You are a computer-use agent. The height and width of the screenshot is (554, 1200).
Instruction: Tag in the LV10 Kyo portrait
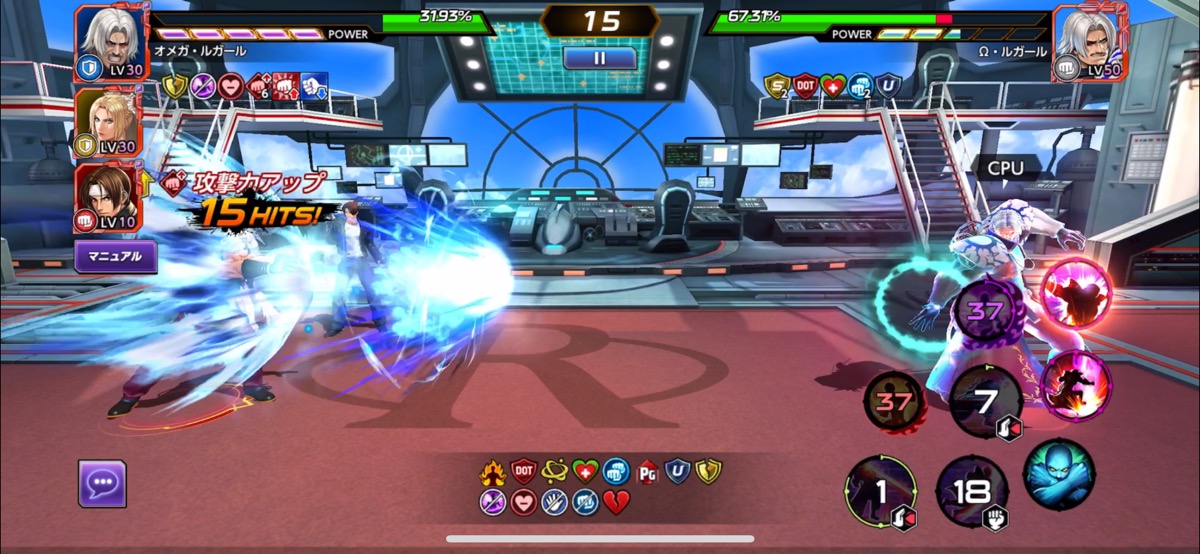[x=109, y=196]
